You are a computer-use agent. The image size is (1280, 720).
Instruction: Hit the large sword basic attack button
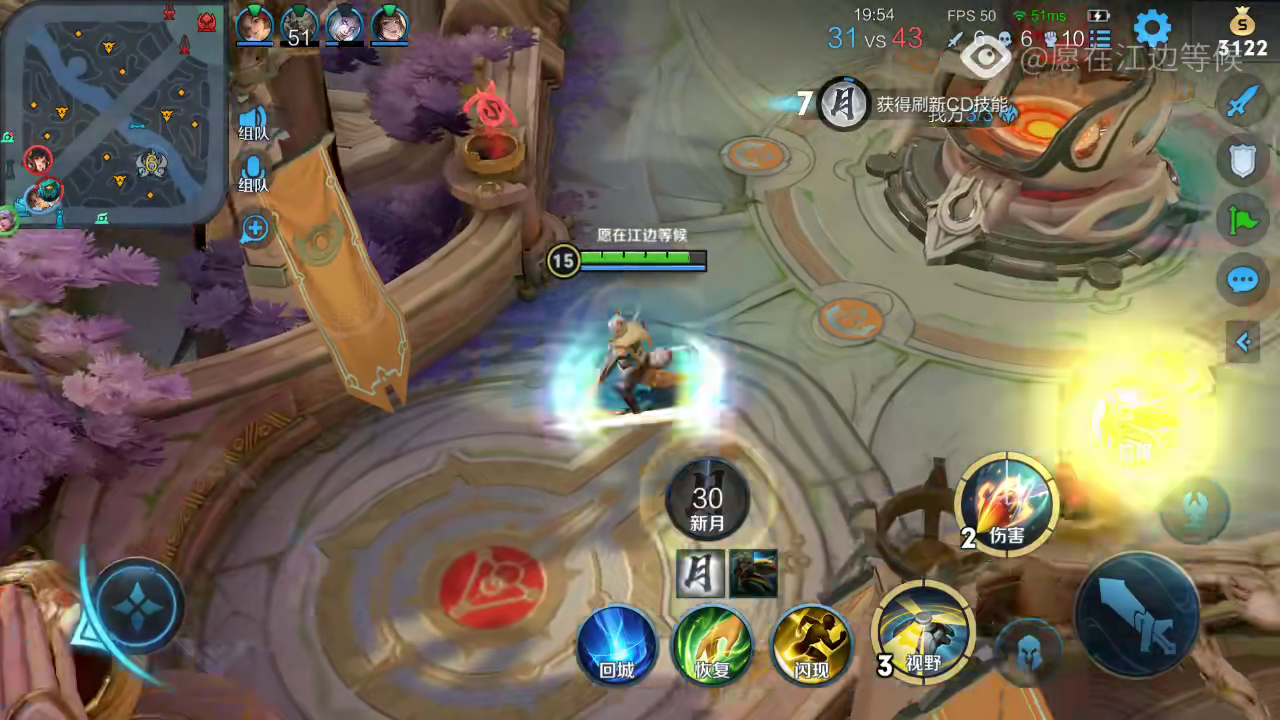[x=1137, y=613]
